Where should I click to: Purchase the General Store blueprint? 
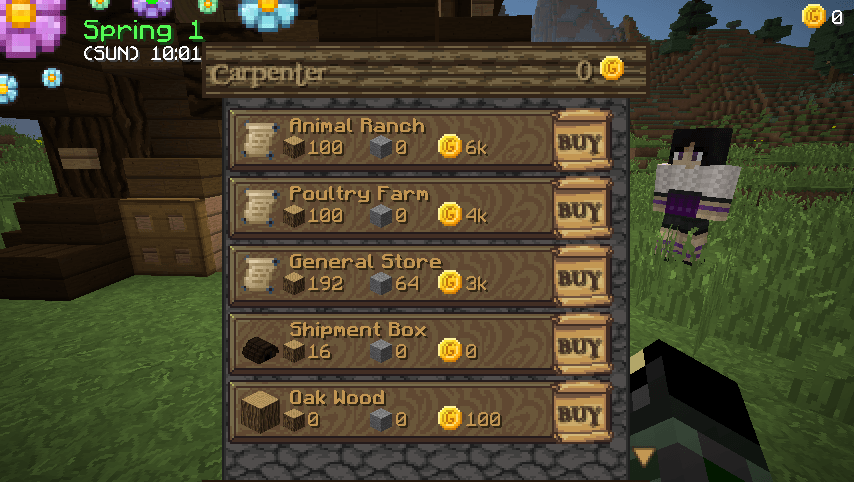point(581,277)
